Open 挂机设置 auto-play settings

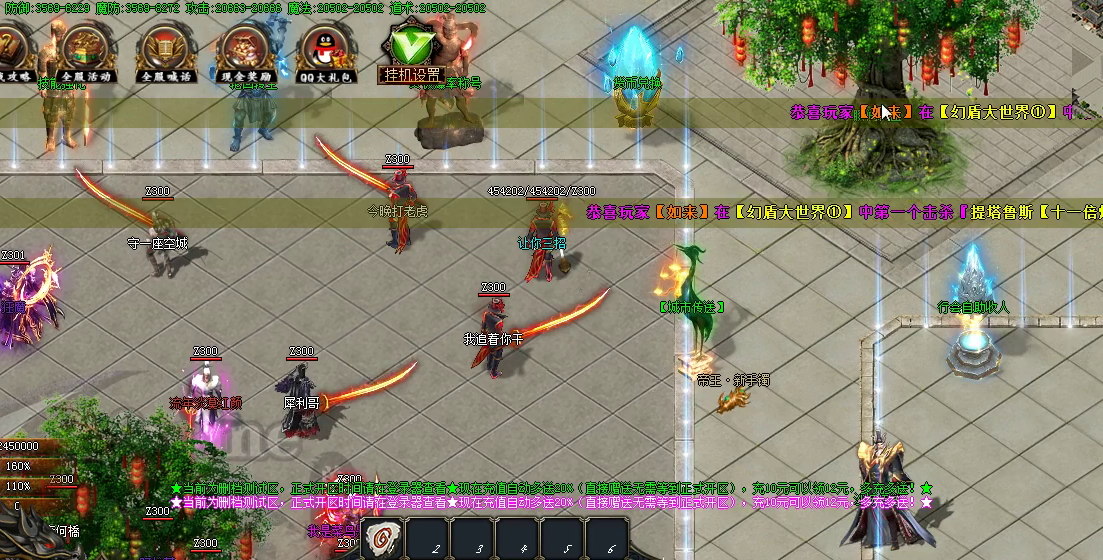[411, 51]
